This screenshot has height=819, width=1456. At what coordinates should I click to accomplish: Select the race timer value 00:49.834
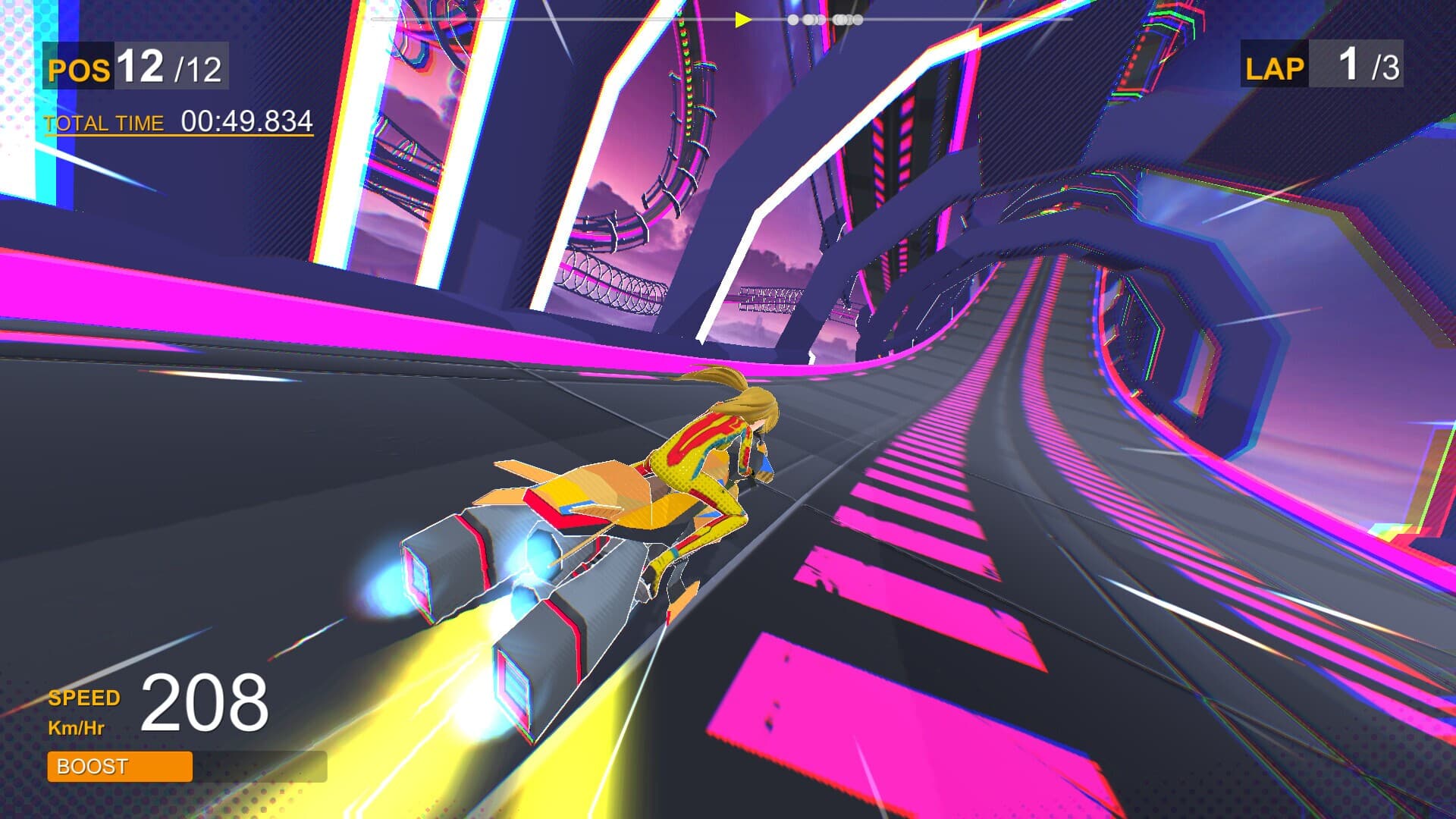click(246, 120)
